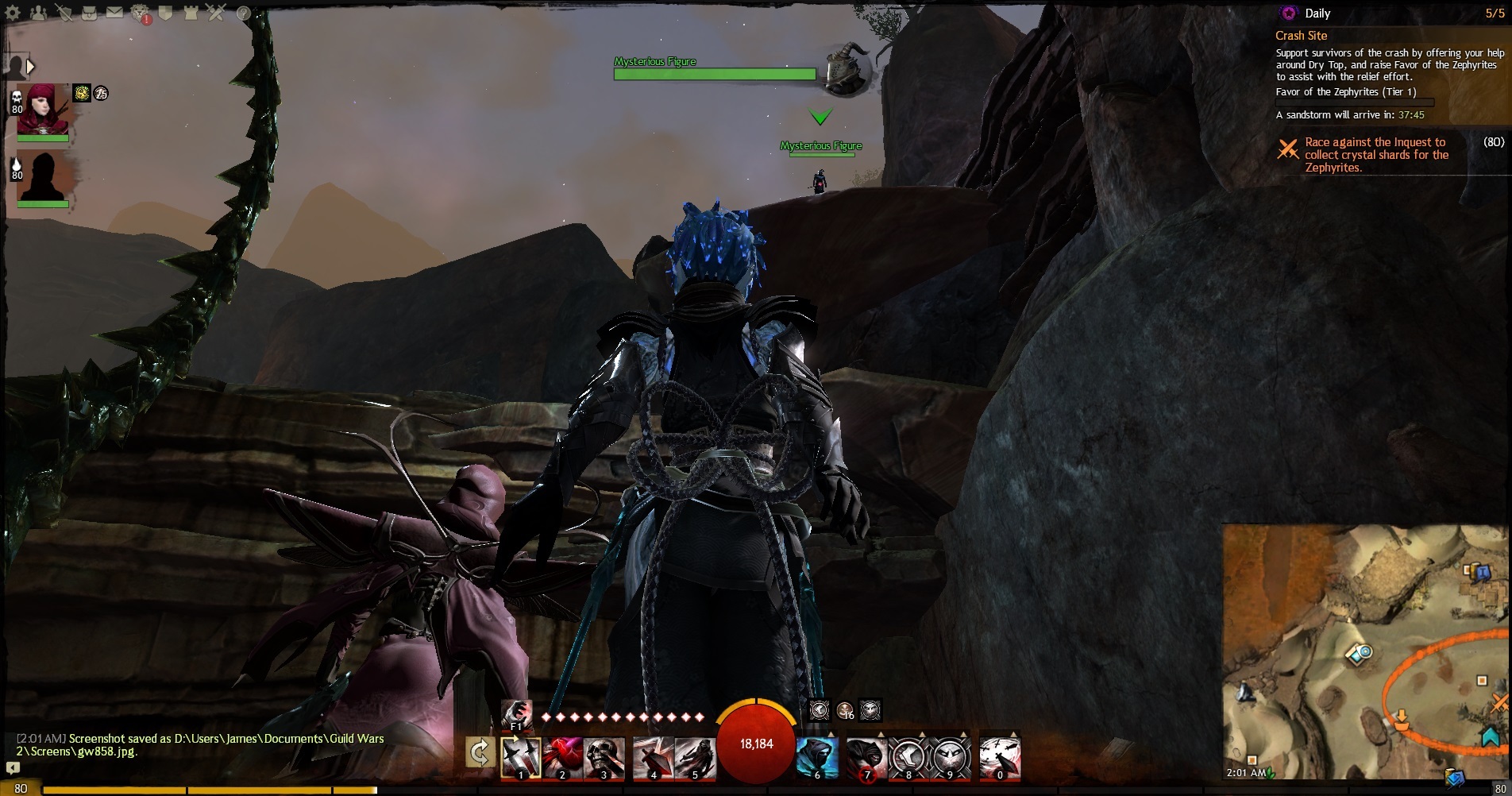Use the double dagger skill in slot 1
The image size is (1512, 796).
pyautogui.click(x=521, y=757)
